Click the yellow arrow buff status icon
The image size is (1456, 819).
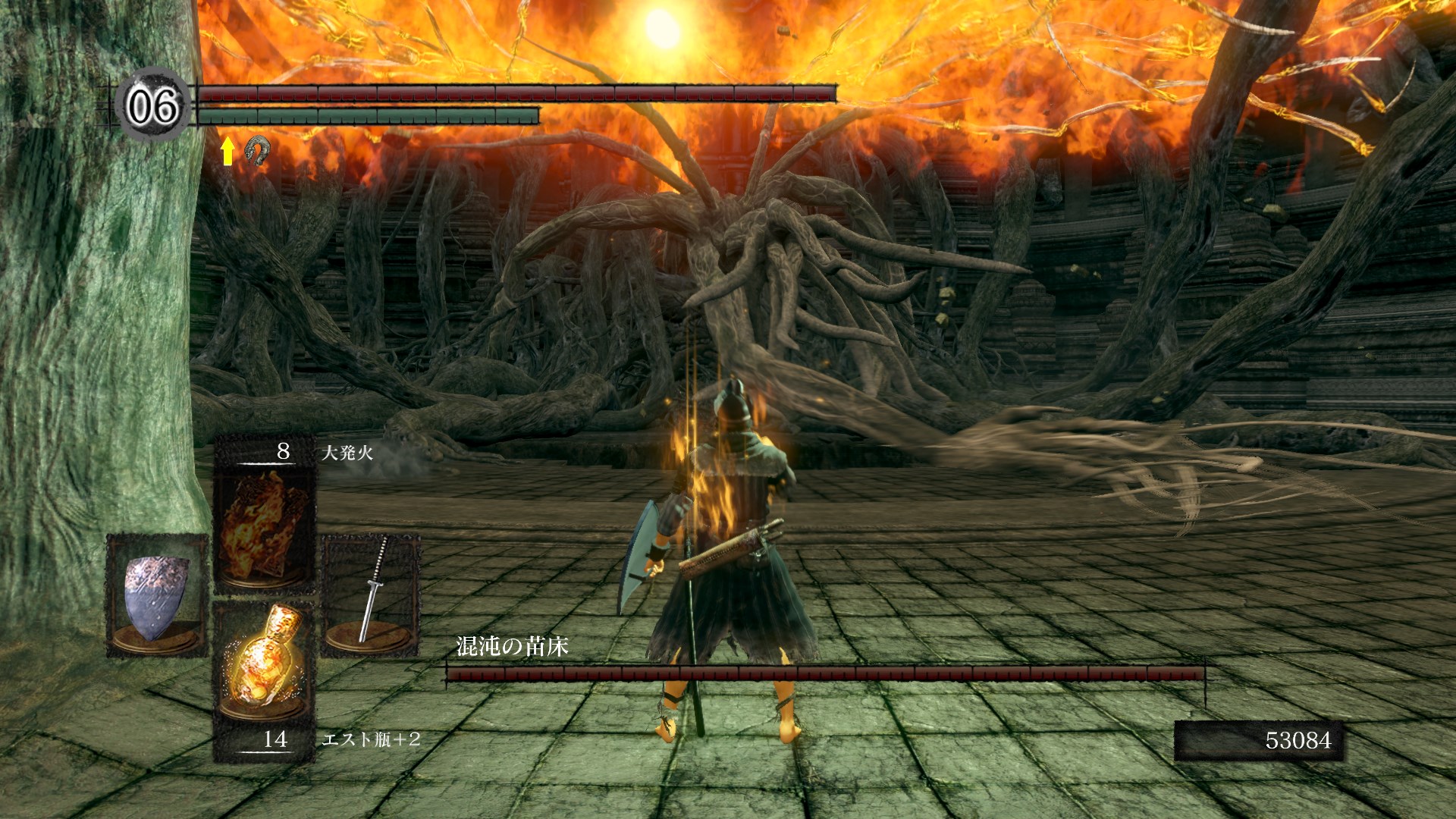227,151
